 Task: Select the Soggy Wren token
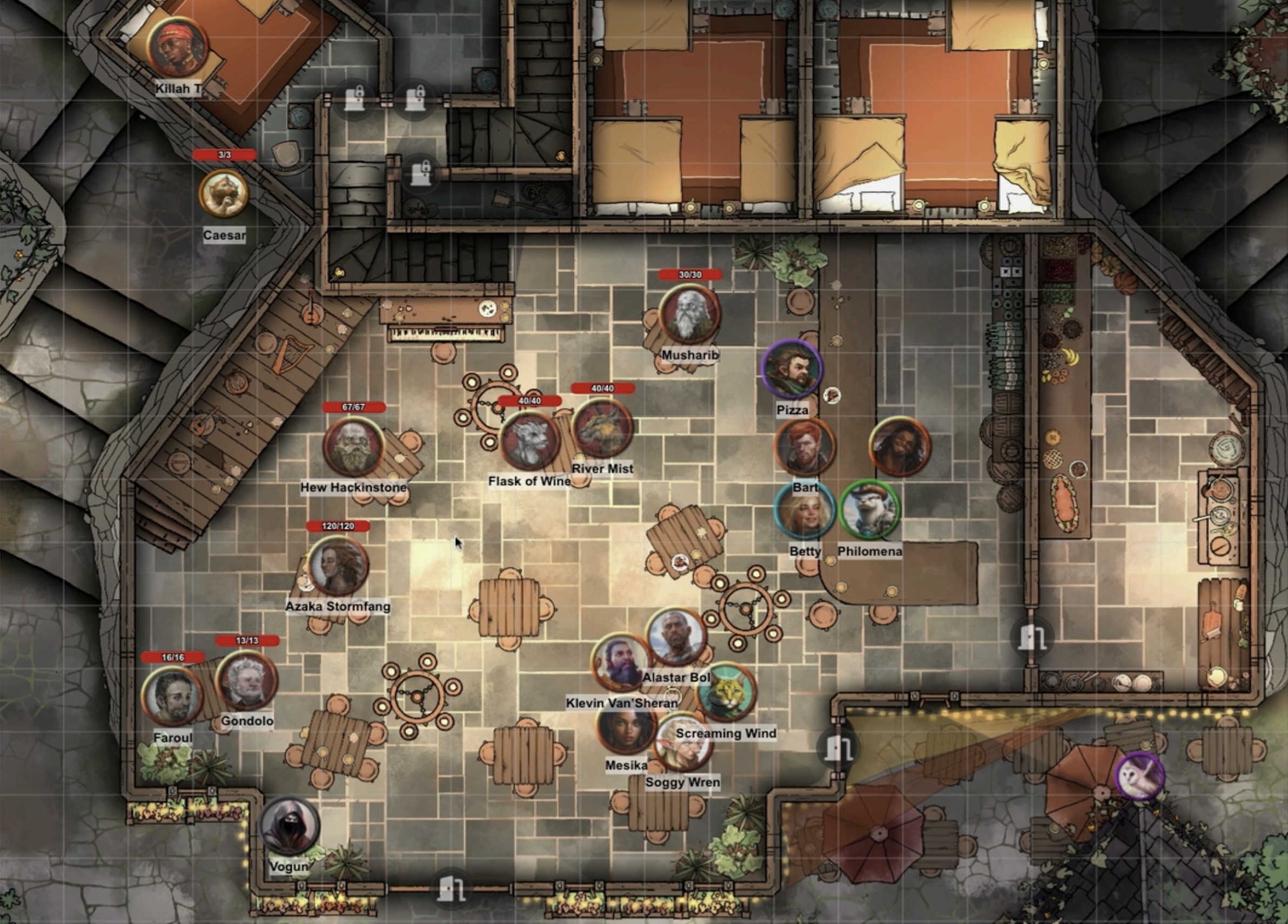tap(682, 744)
